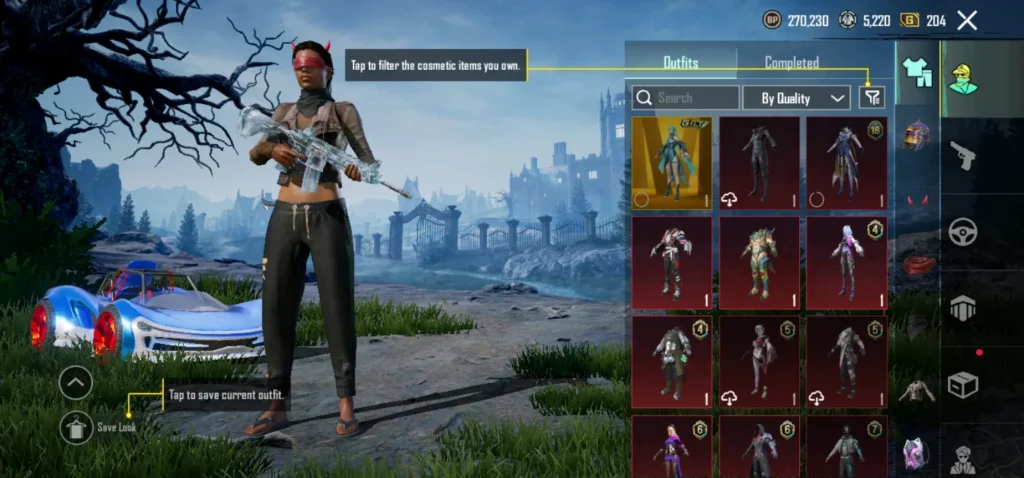Toggle the owned items filter button

(x=872, y=97)
